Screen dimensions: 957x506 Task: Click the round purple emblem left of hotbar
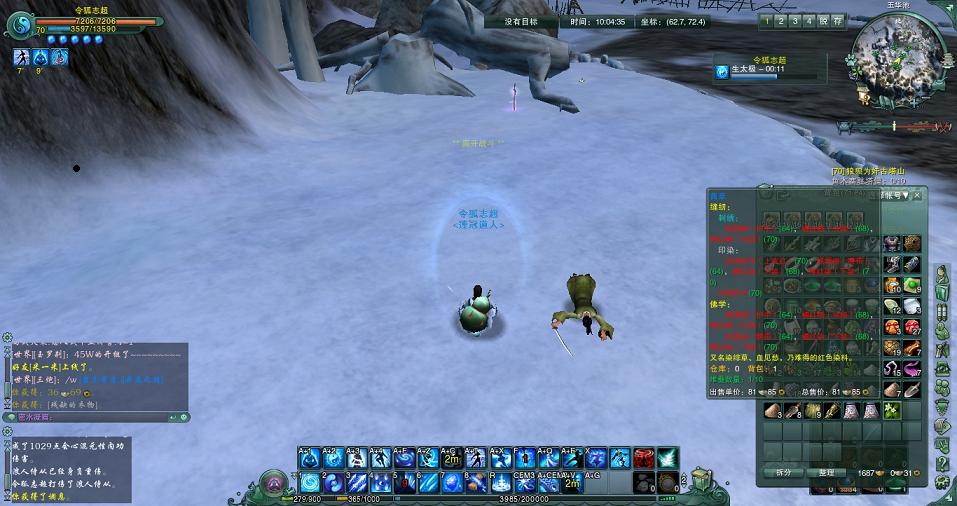[270, 484]
